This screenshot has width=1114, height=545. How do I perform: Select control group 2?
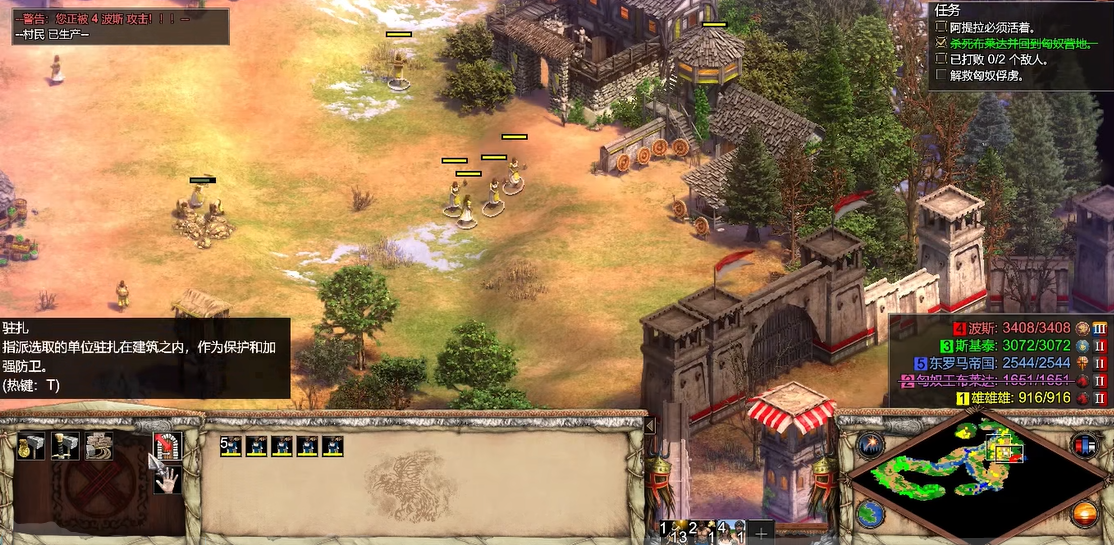(701, 531)
